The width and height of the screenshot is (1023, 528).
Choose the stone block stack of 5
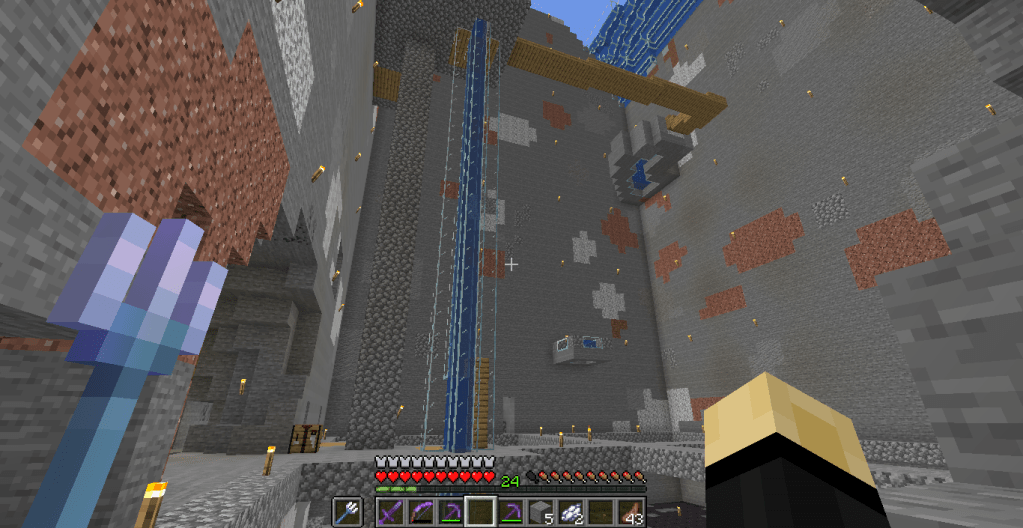click(541, 512)
